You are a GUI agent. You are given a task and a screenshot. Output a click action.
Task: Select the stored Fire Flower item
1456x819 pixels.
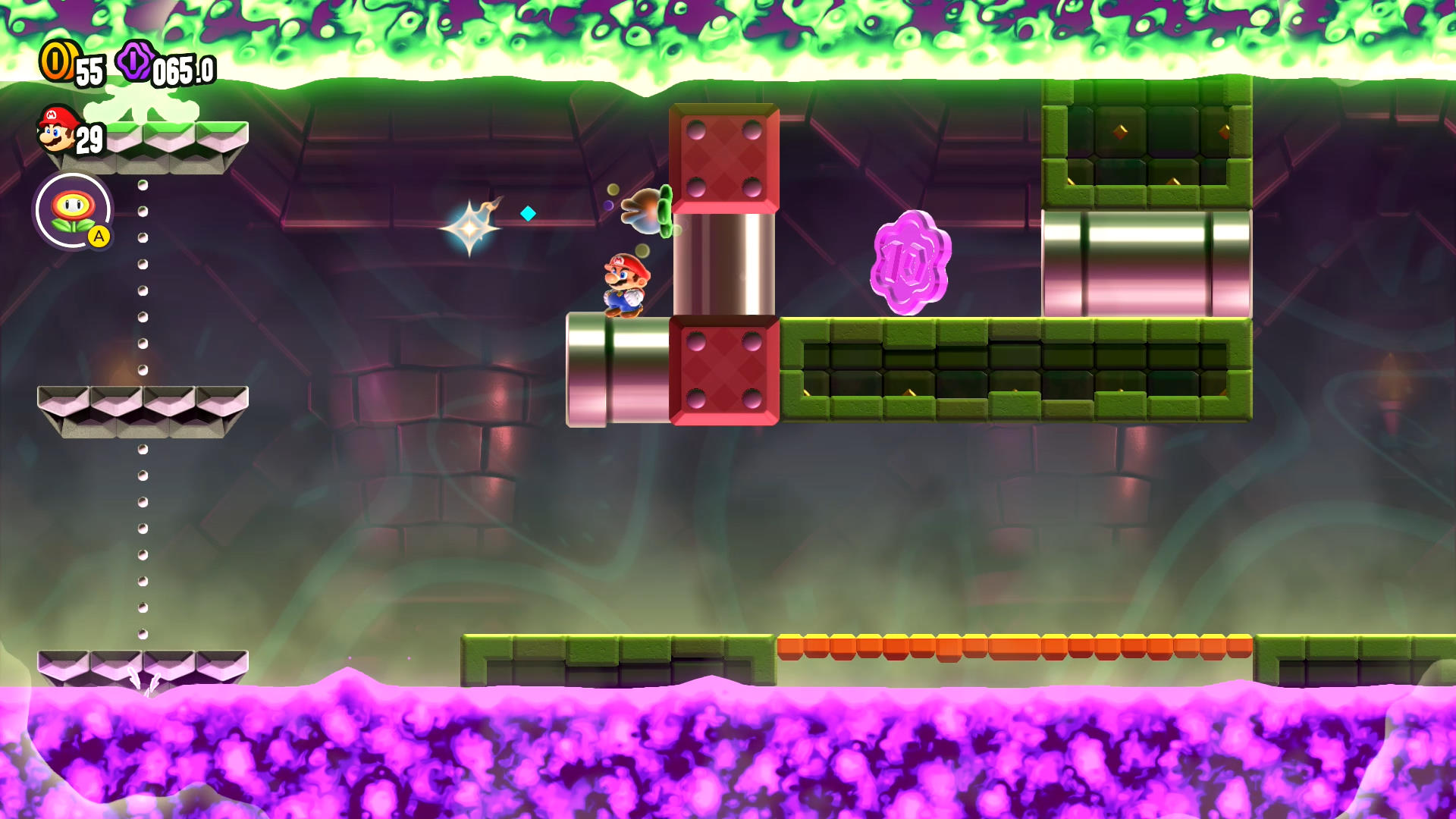[73, 210]
